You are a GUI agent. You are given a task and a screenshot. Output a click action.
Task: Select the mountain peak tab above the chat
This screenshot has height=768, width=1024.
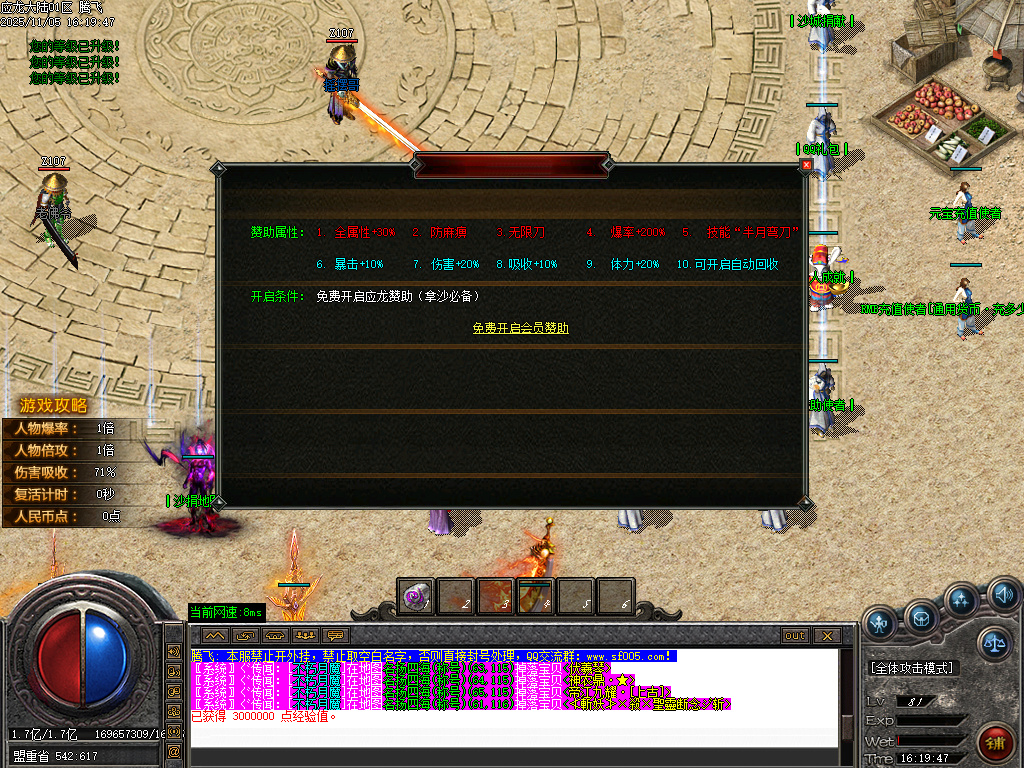tap(215, 635)
